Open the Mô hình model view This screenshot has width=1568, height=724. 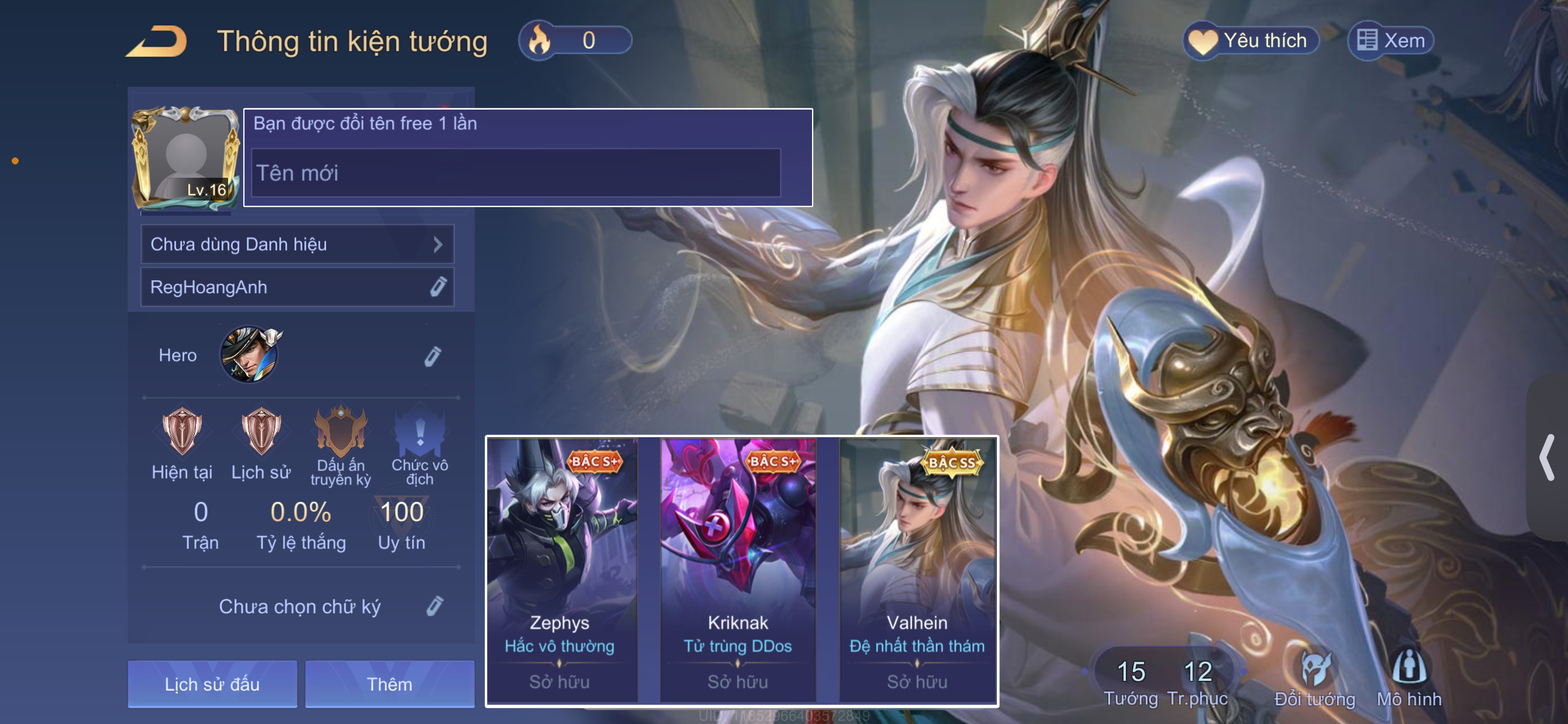pos(1409,679)
